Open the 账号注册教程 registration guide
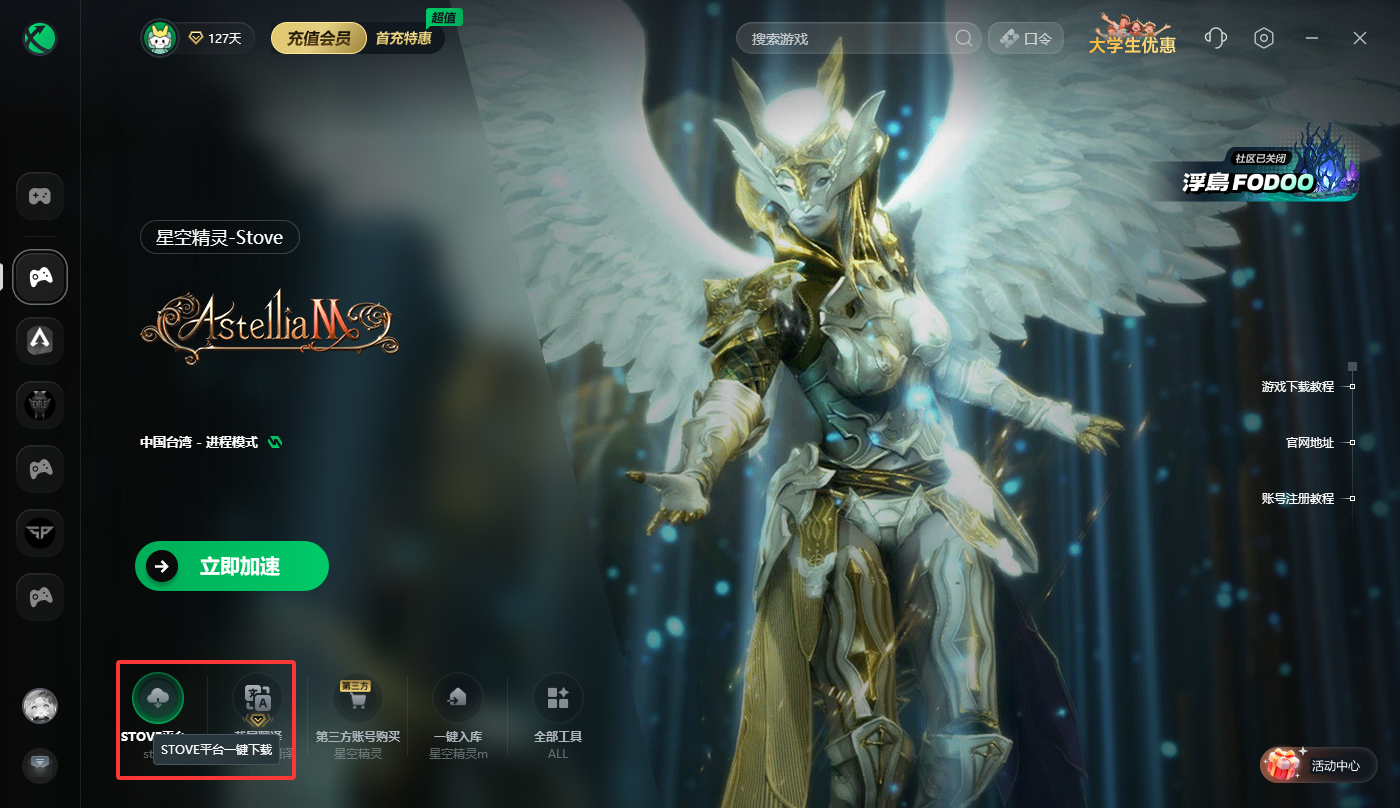Image resolution: width=1400 pixels, height=808 pixels. pyautogui.click(x=1297, y=499)
